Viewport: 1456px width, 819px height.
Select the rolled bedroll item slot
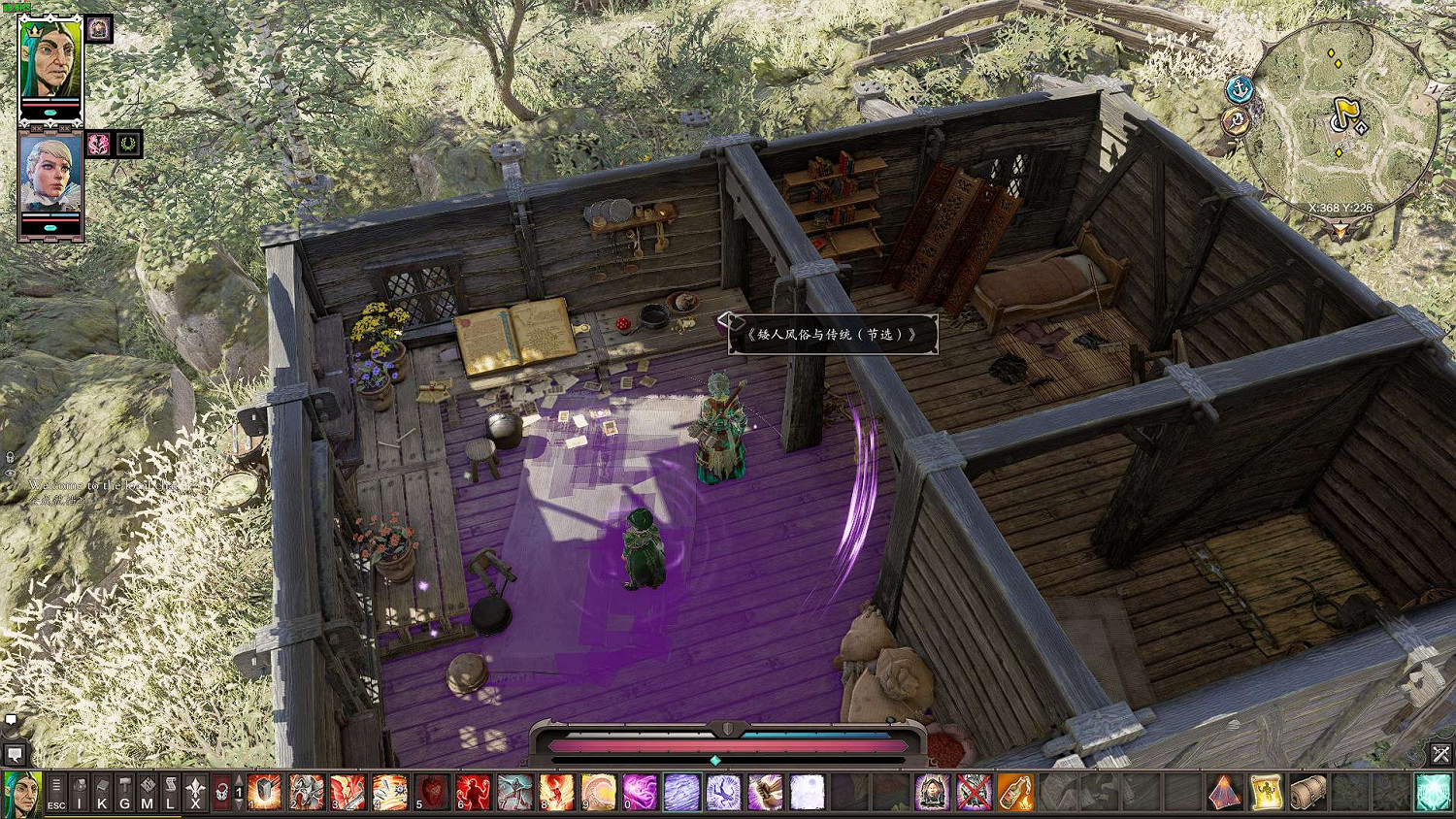click(1308, 793)
